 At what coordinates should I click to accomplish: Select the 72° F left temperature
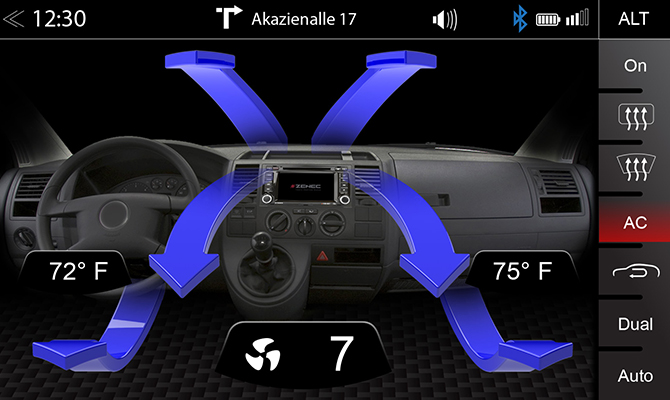click(x=78, y=270)
